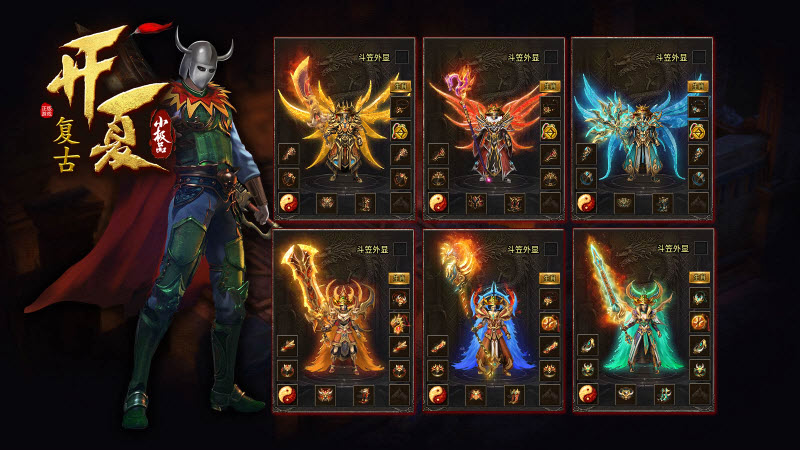Enable 斗笠外显 in the ice-blue winged panel

coord(698,57)
